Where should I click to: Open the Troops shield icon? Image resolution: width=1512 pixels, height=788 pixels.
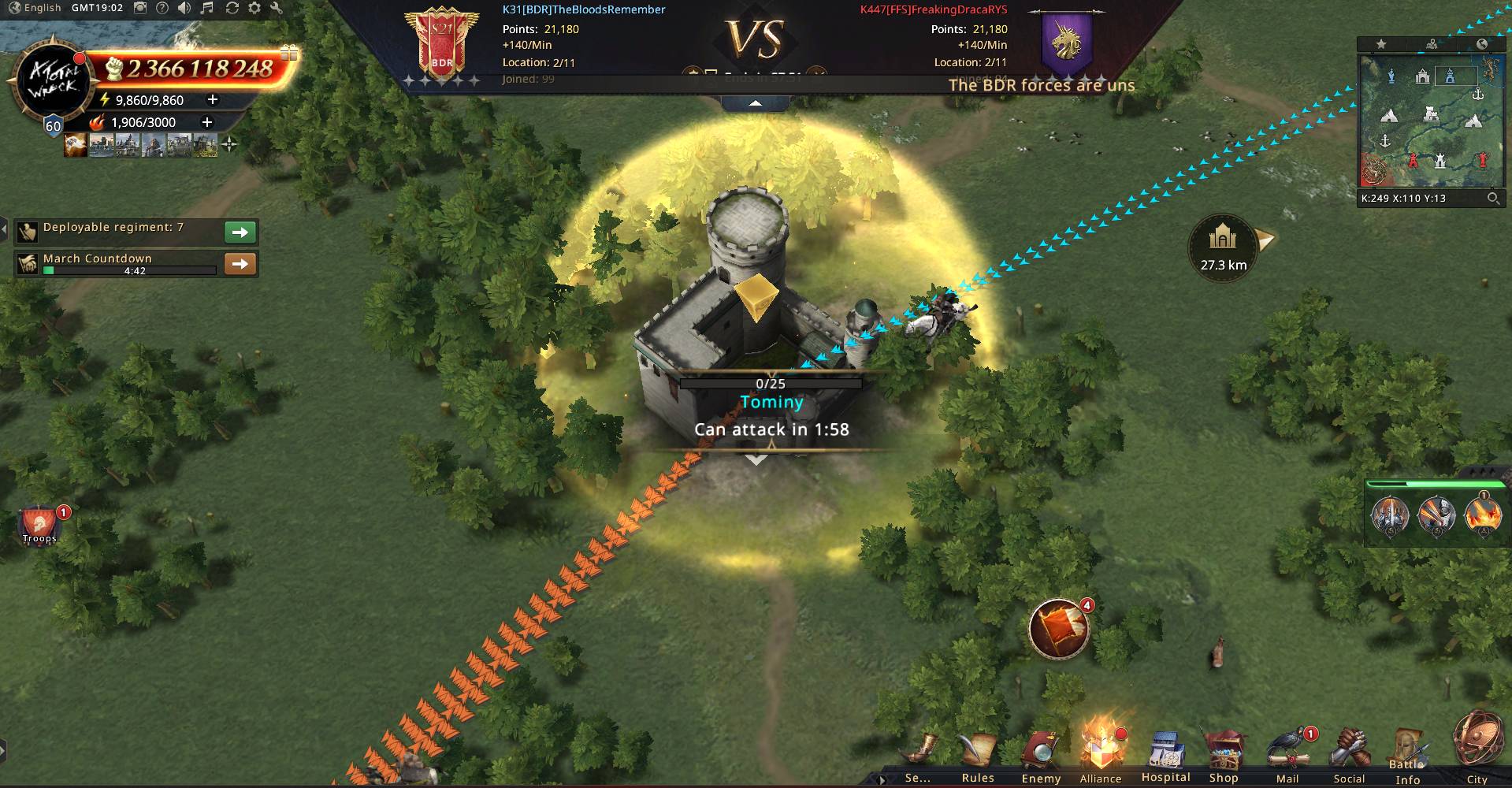point(39,524)
